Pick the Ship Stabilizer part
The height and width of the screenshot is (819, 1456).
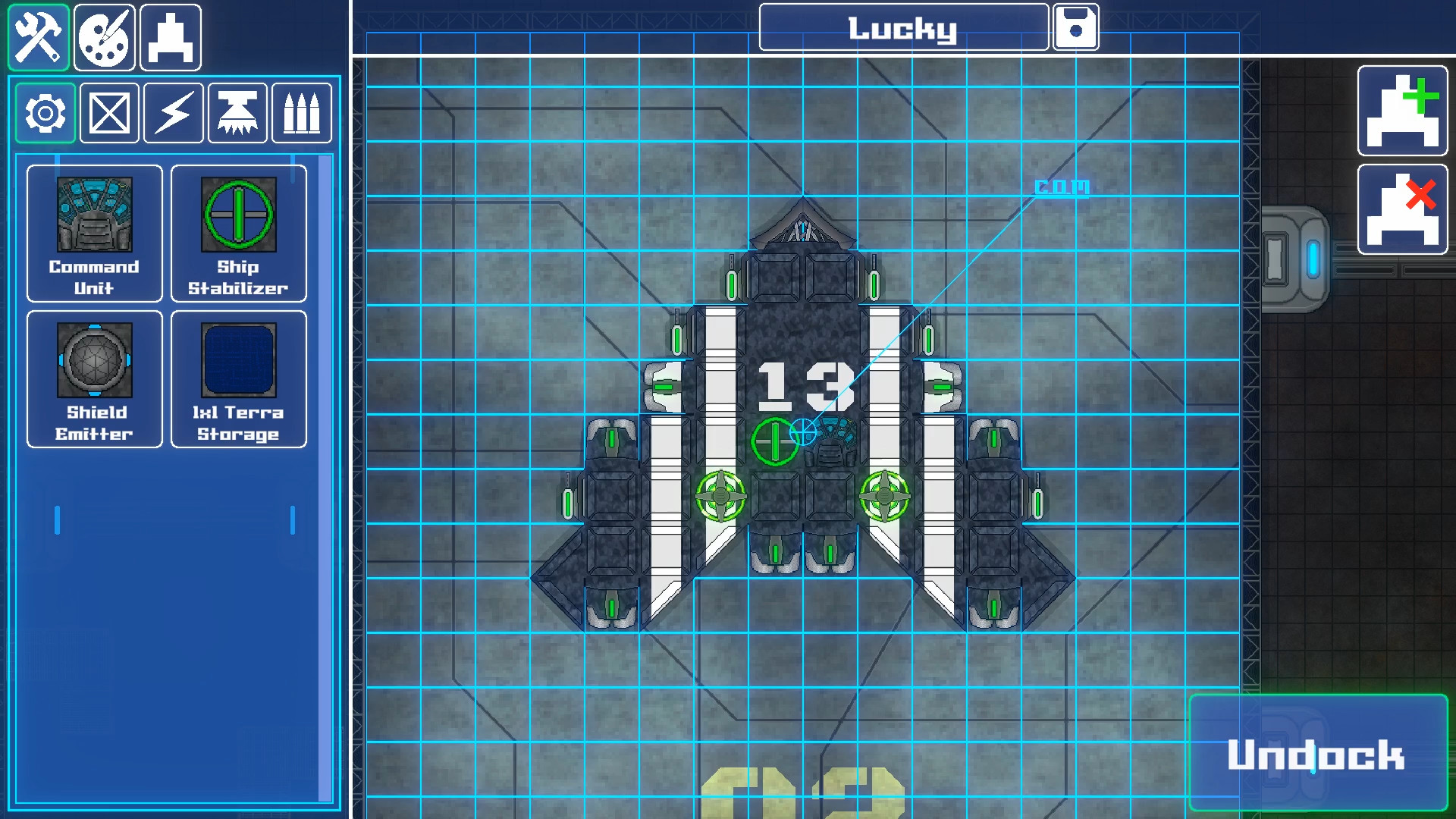238,234
